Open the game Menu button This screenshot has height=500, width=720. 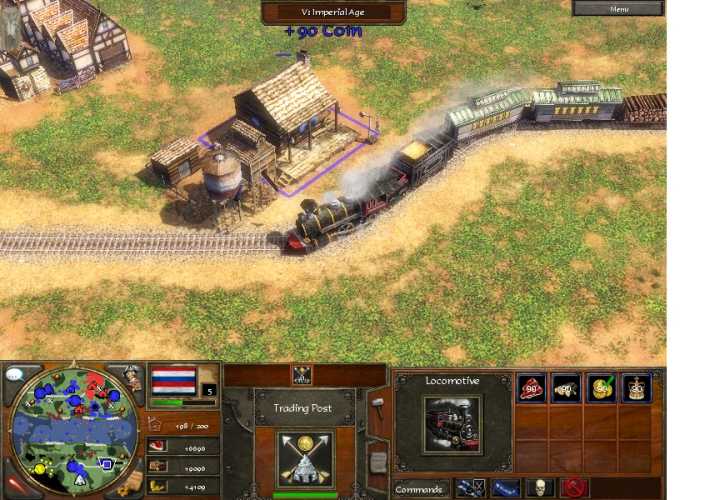click(x=617, y=8)
